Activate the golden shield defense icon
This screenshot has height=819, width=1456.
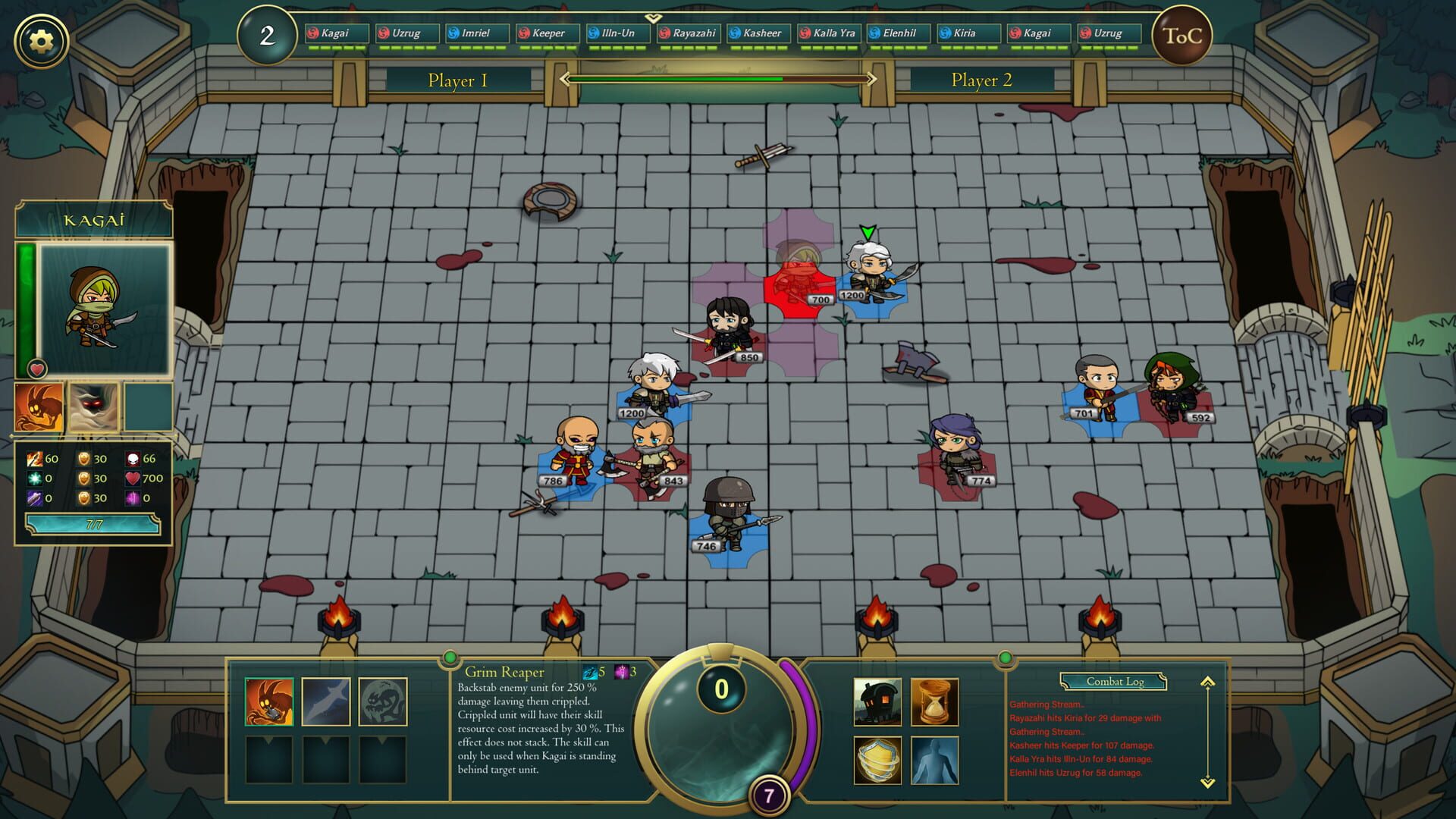pyautogui.click(x=877, y=758)
